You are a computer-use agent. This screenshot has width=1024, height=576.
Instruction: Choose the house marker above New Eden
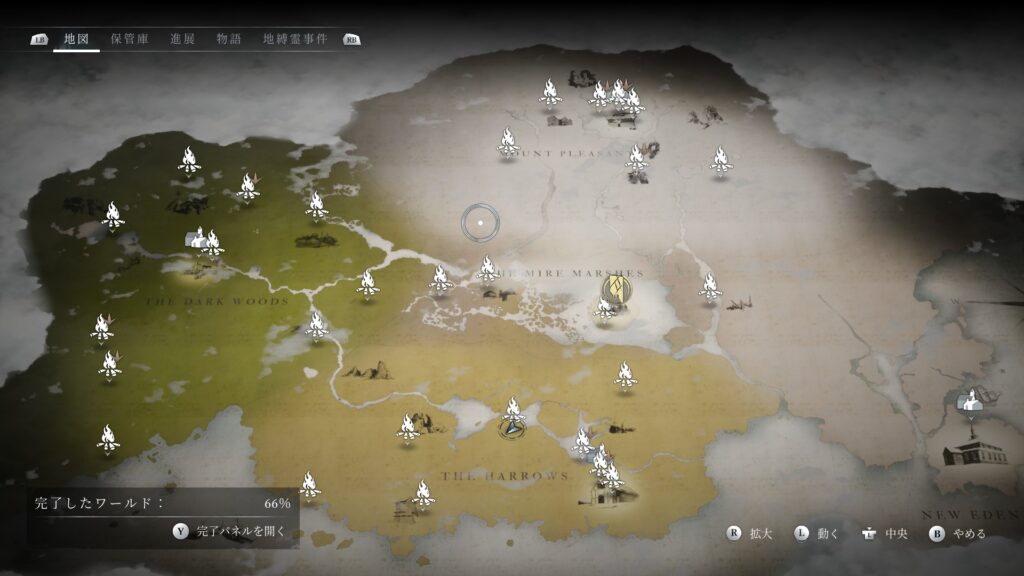click(x=969, y=400)
